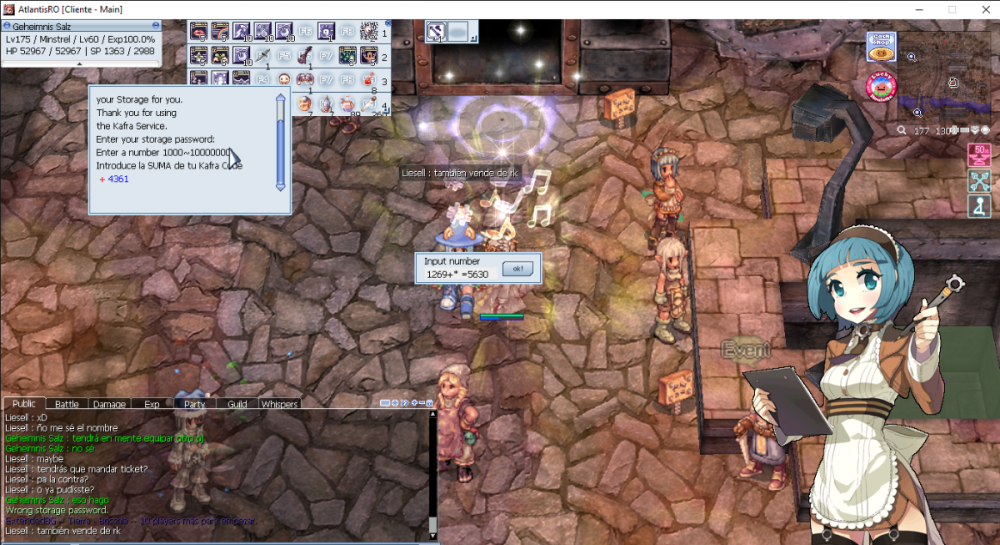Open the Damage chat tab
The width and height of the screenshot is (1000, 545).
[109, 404]
